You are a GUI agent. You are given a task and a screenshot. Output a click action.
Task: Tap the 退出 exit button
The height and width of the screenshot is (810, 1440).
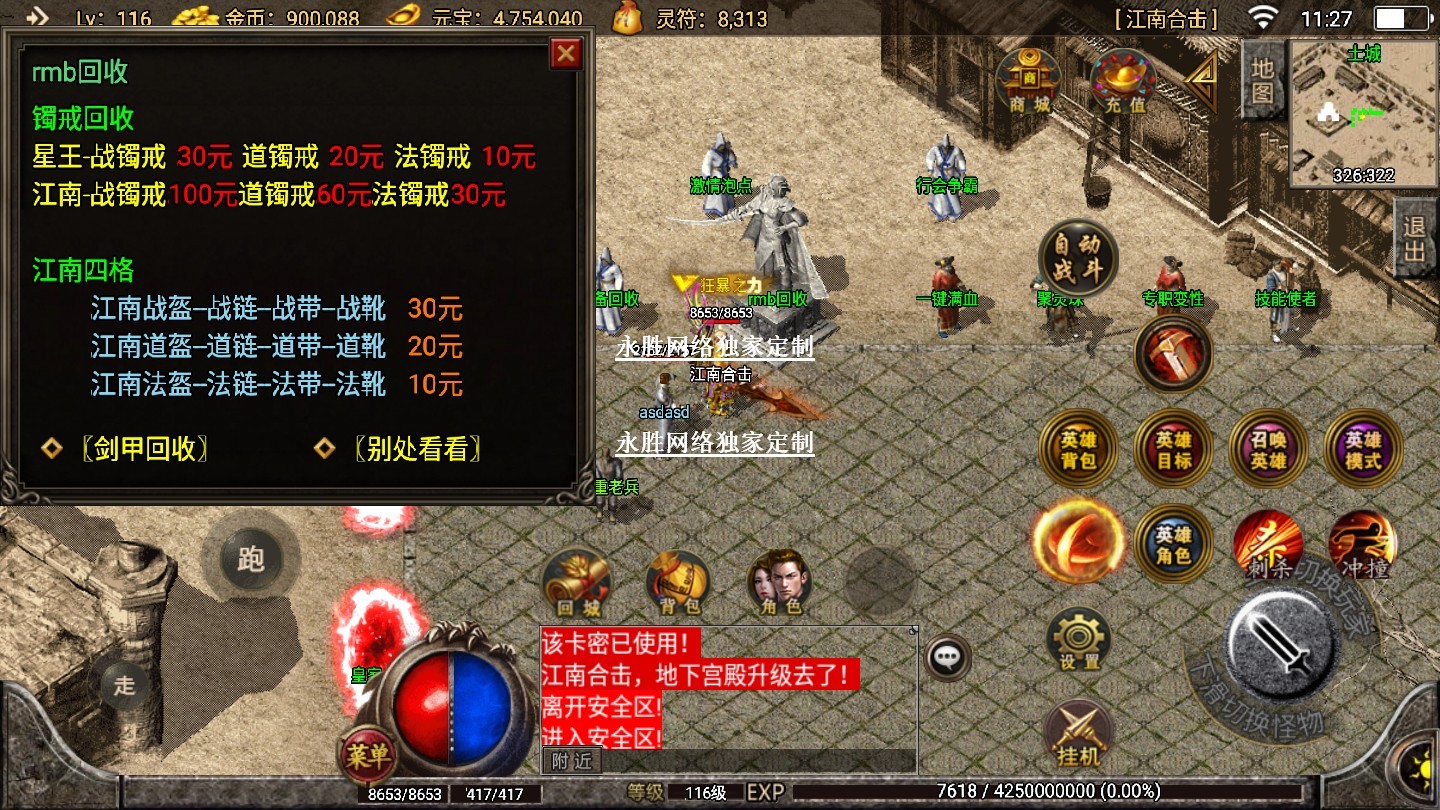pos(1414,240)
